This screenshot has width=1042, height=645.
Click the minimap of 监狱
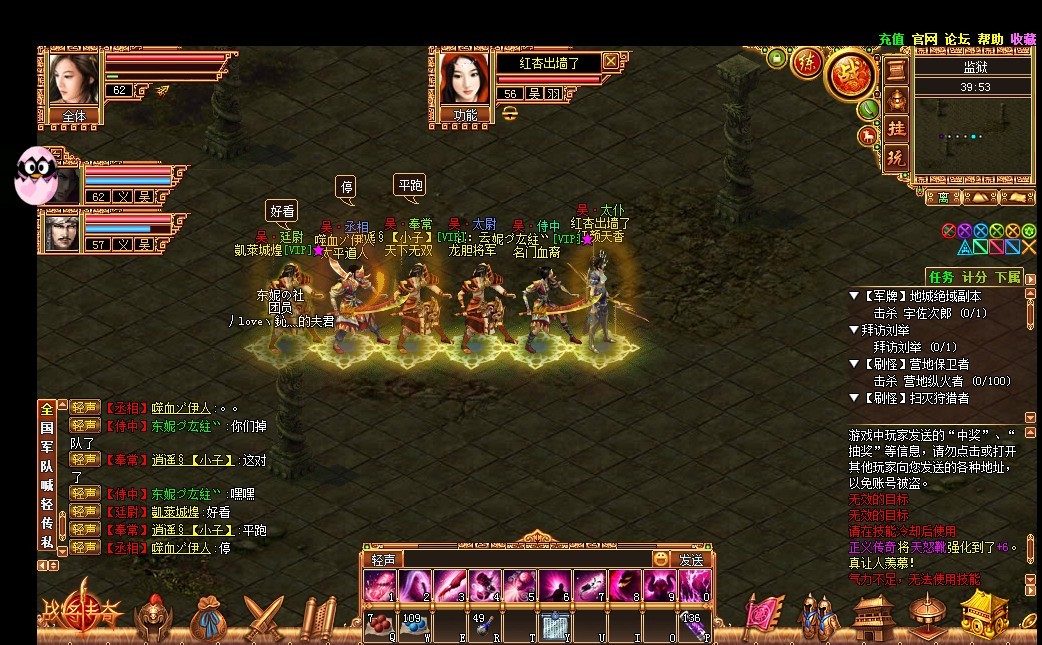coord(973,140)
